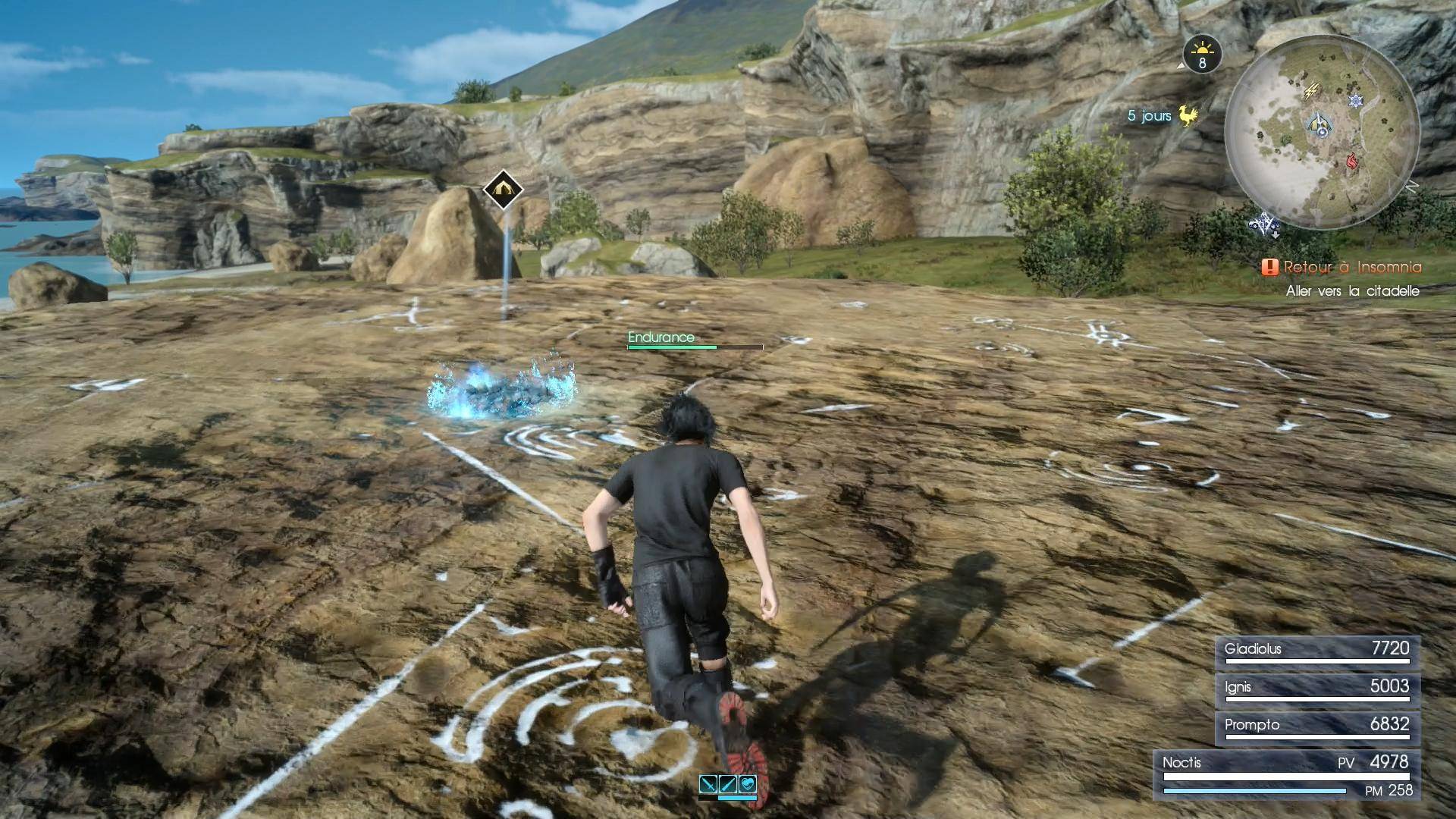Select the Noctis status panel
This screenshot has height=819, width=1456.
pos(1287,774)
